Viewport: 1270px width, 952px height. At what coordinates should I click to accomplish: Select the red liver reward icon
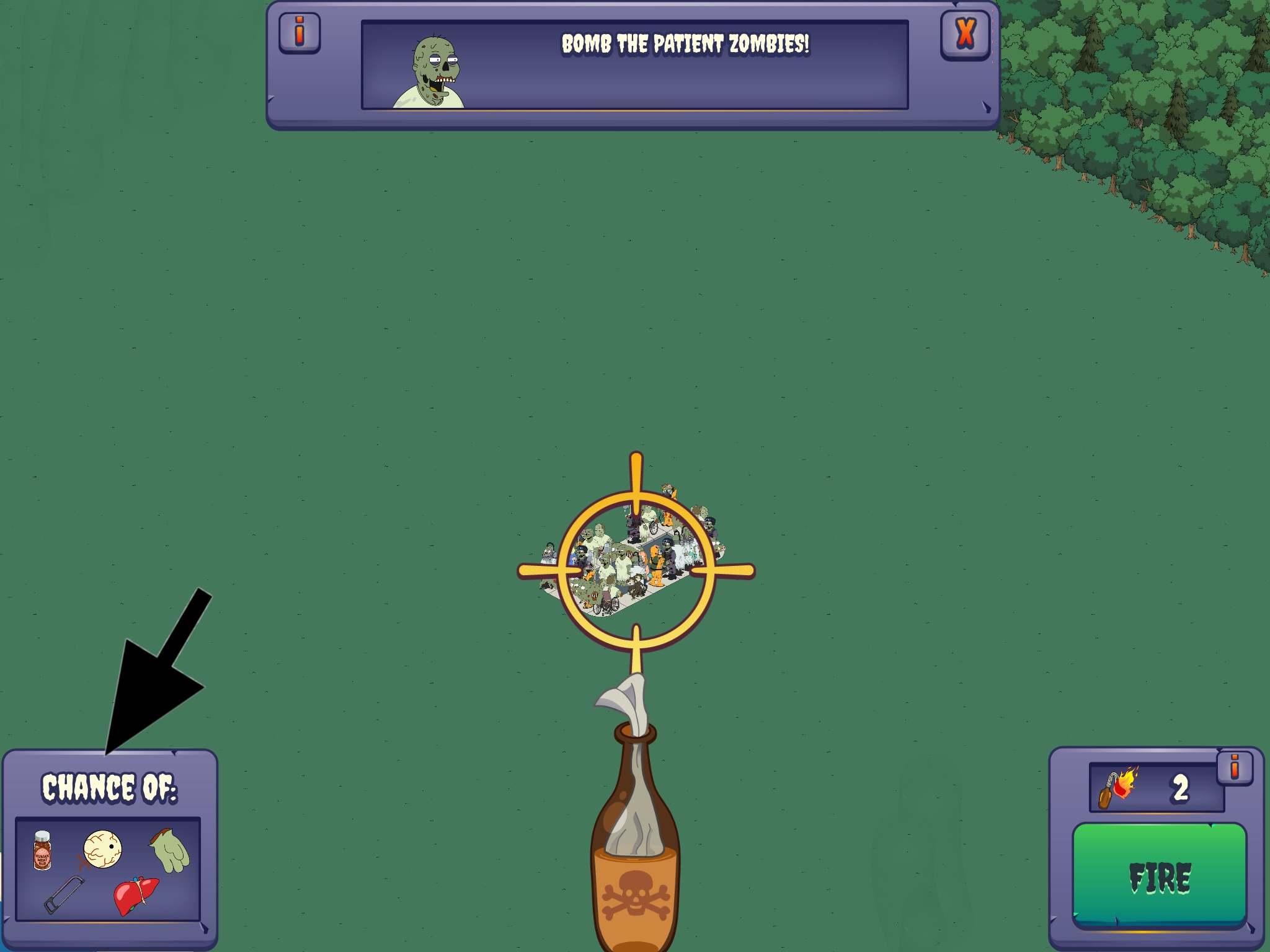[135, 896]
